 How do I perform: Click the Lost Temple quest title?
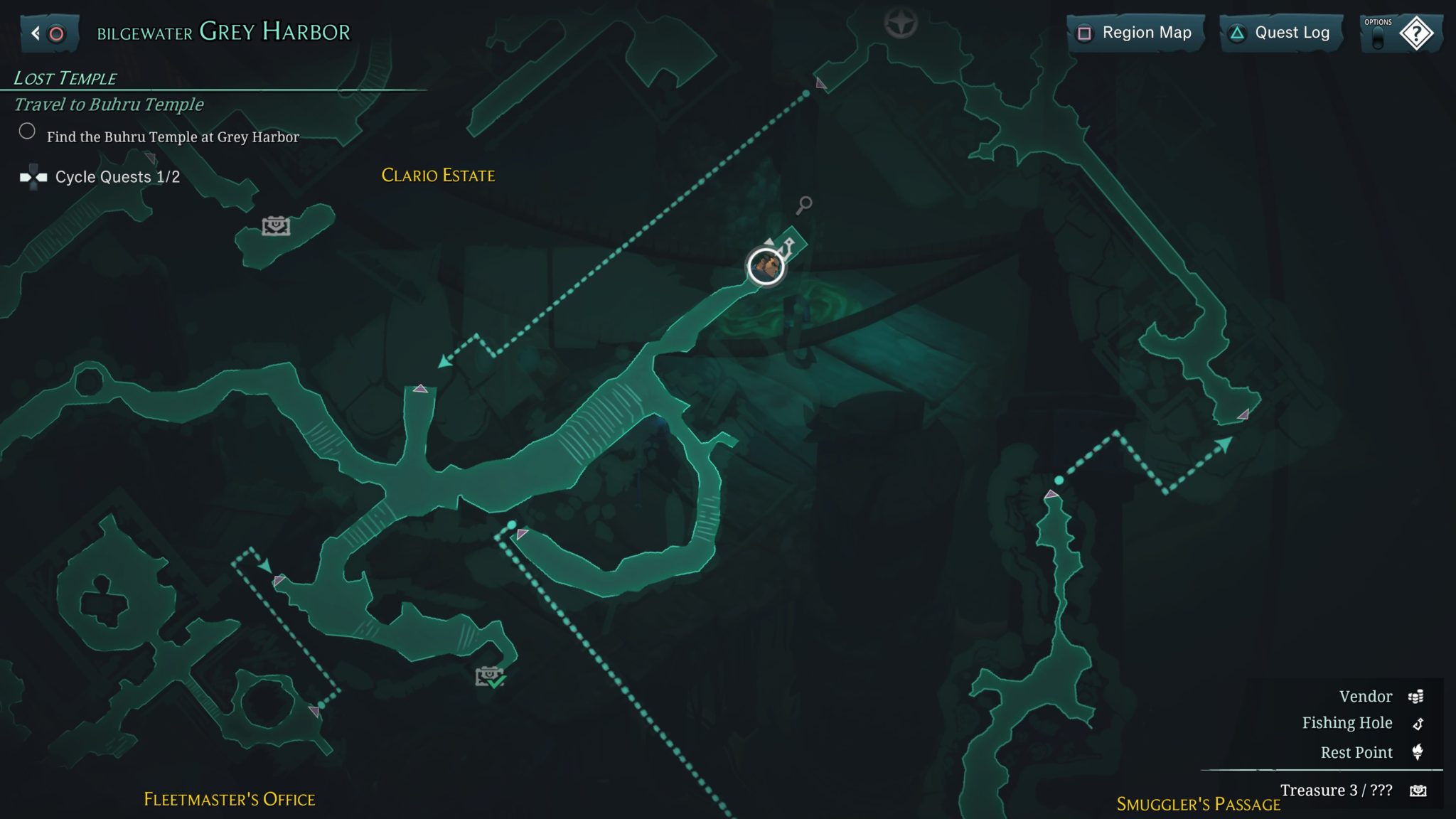tap(64, 78)
